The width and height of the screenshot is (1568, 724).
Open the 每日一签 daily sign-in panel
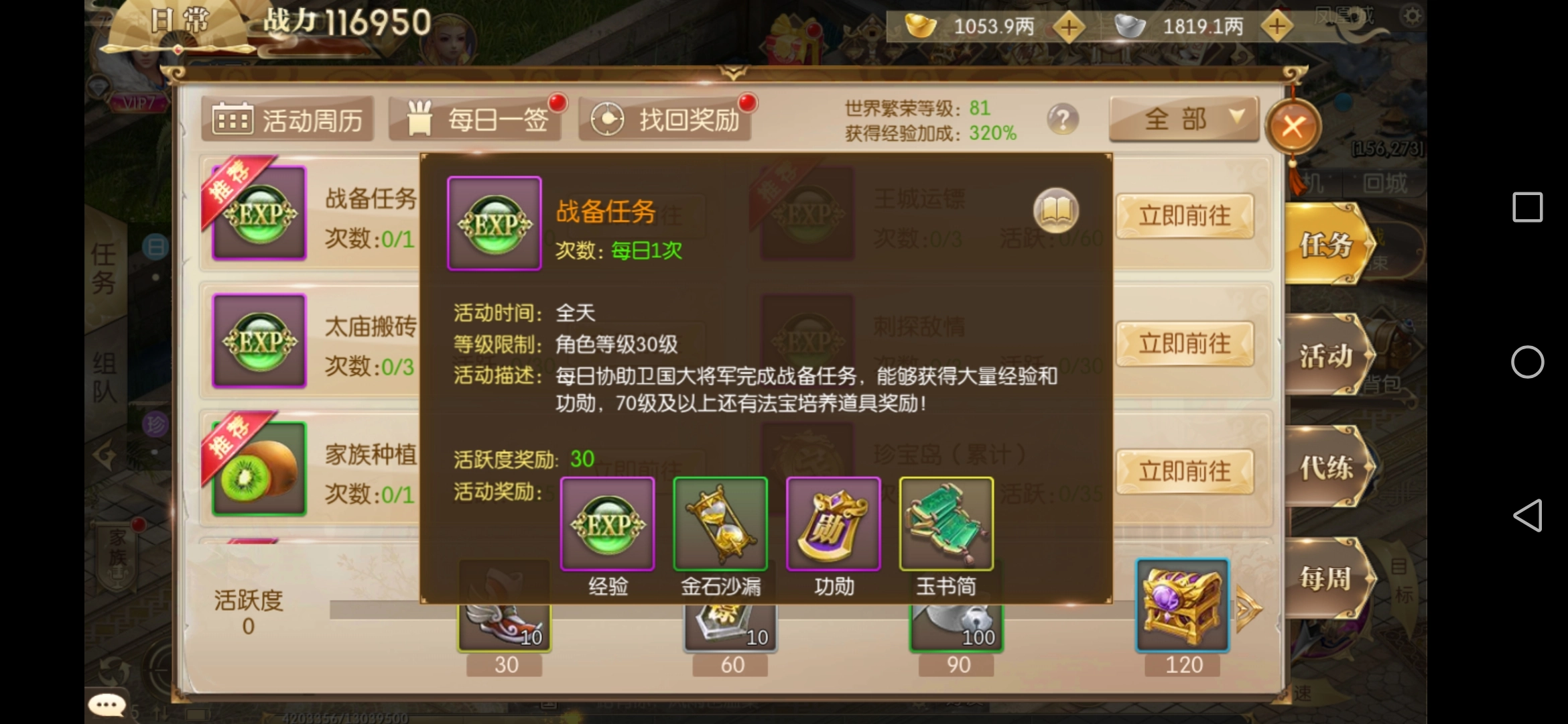(476, 117)
